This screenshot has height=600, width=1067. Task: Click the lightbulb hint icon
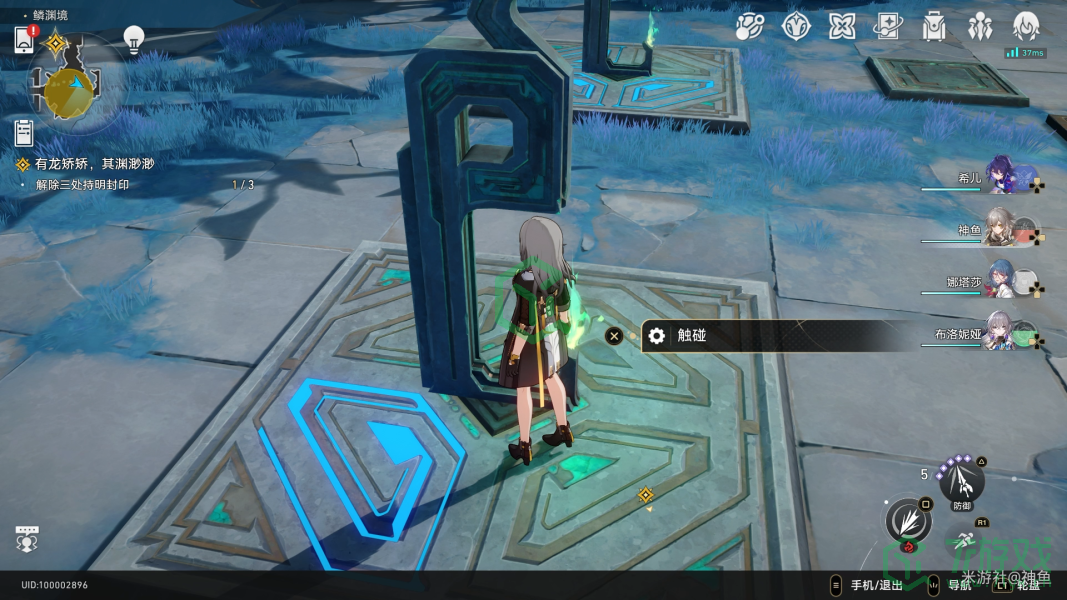click(133, 39)
